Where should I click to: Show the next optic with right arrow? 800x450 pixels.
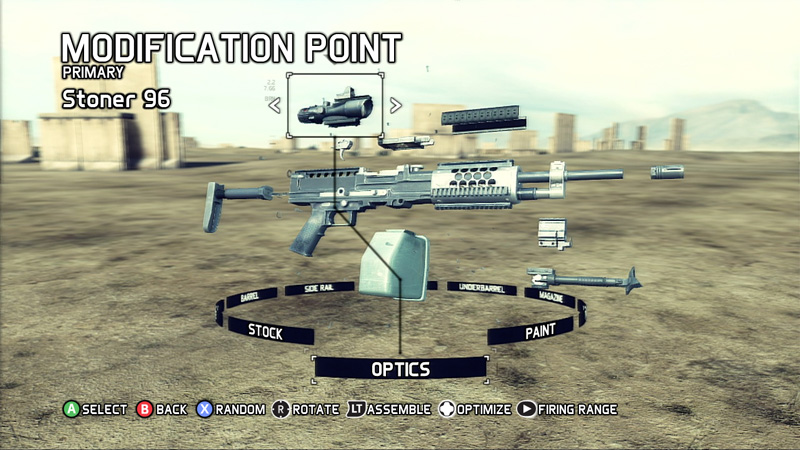pos(396,105)
